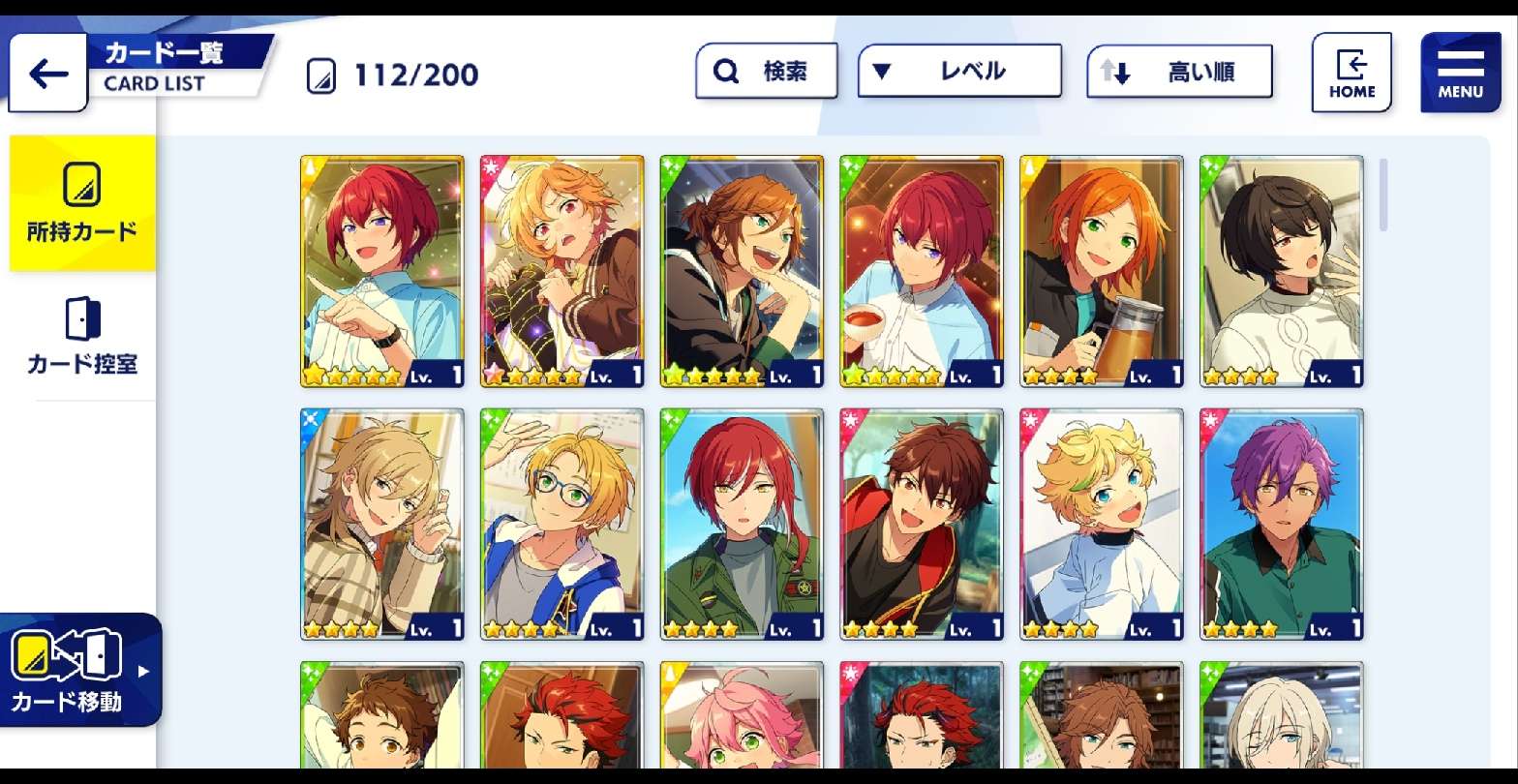Select the red-haired pointing boy card

pyautogui.click(x=382, y=271)
